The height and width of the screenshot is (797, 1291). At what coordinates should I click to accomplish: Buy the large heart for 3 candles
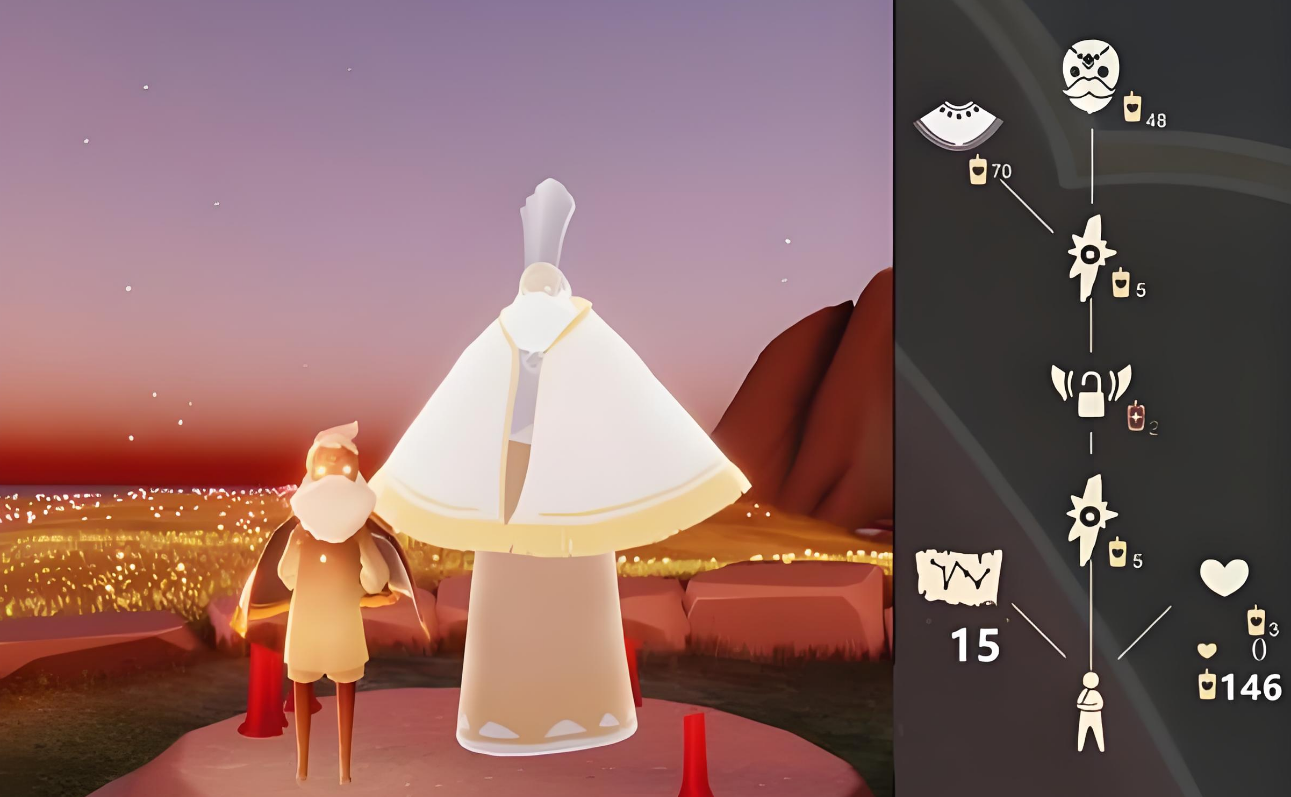pos(1224,577)
